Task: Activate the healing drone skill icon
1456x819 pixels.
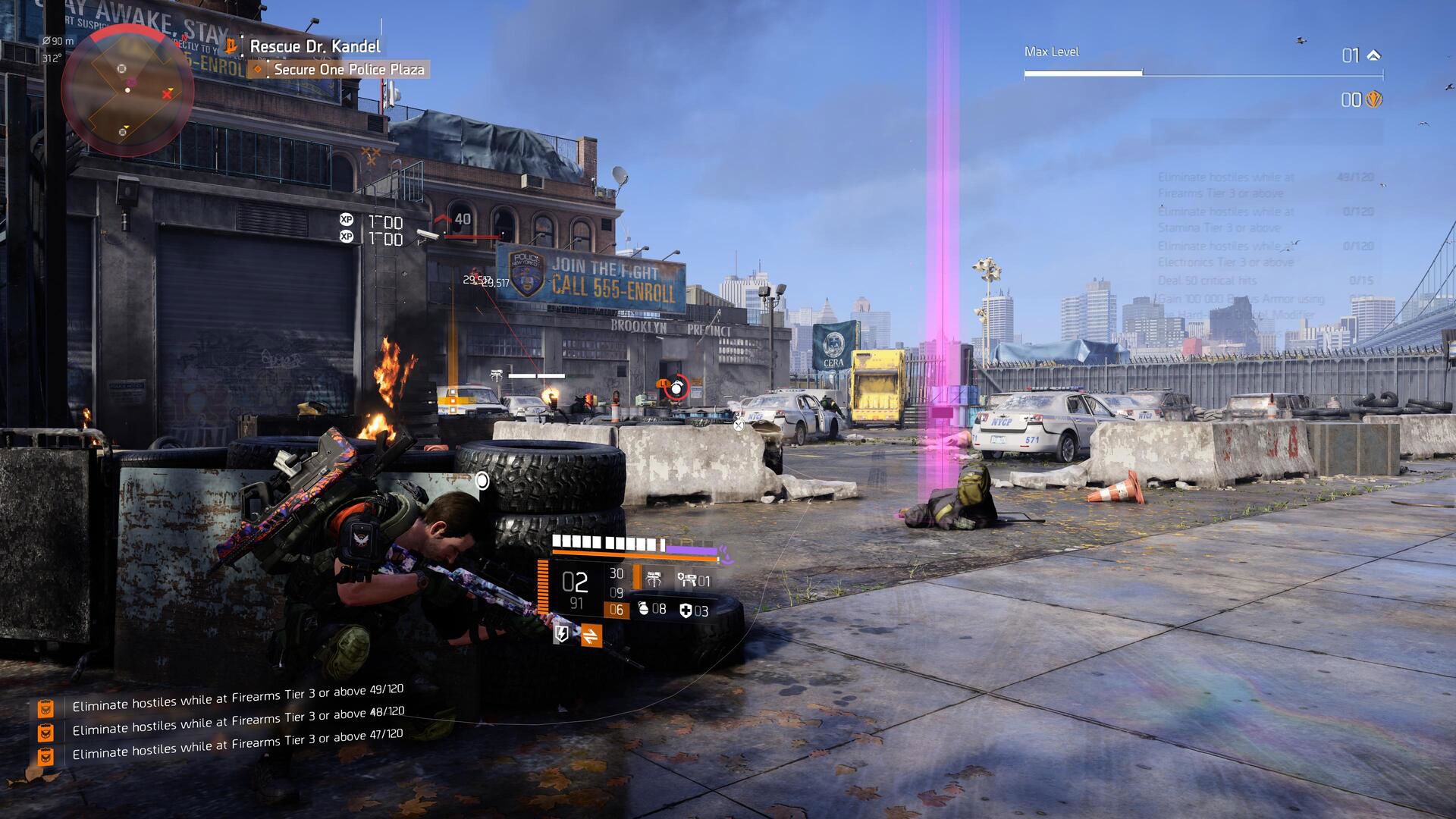Action: pyautogui.click(x=688, y=580)
